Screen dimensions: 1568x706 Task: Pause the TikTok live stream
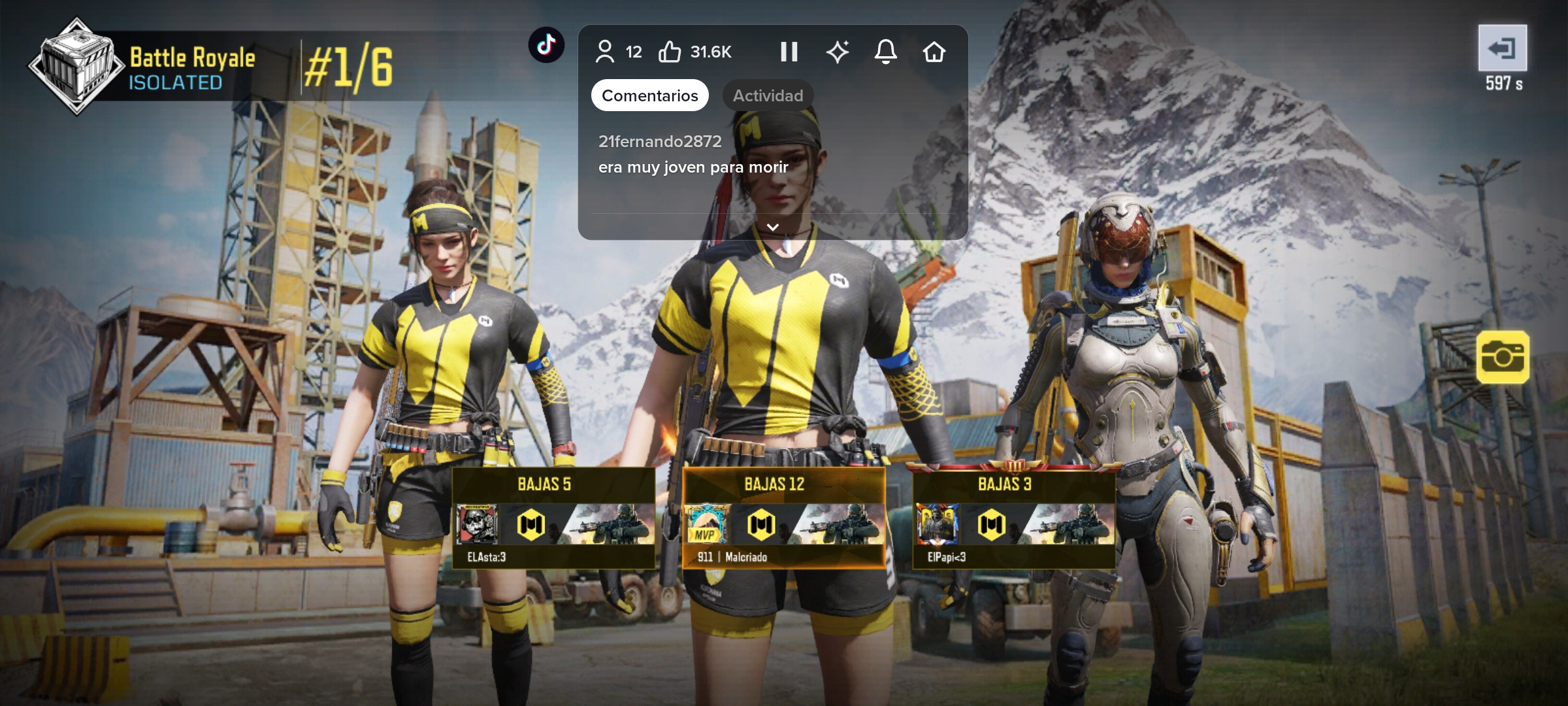pos(789,52)
